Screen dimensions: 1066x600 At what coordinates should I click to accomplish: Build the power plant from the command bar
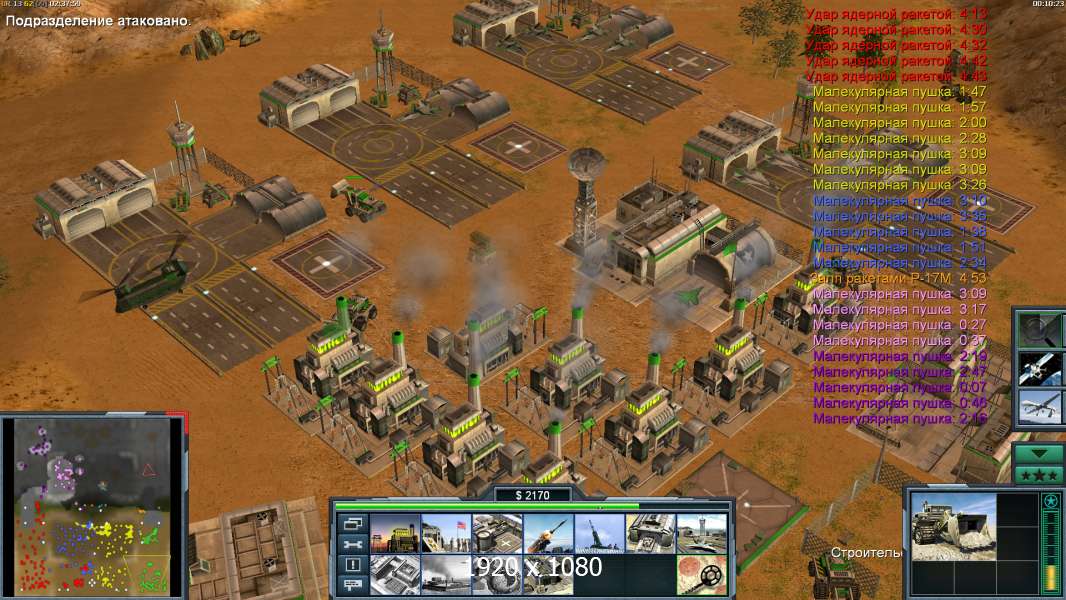tap(395, 533)
